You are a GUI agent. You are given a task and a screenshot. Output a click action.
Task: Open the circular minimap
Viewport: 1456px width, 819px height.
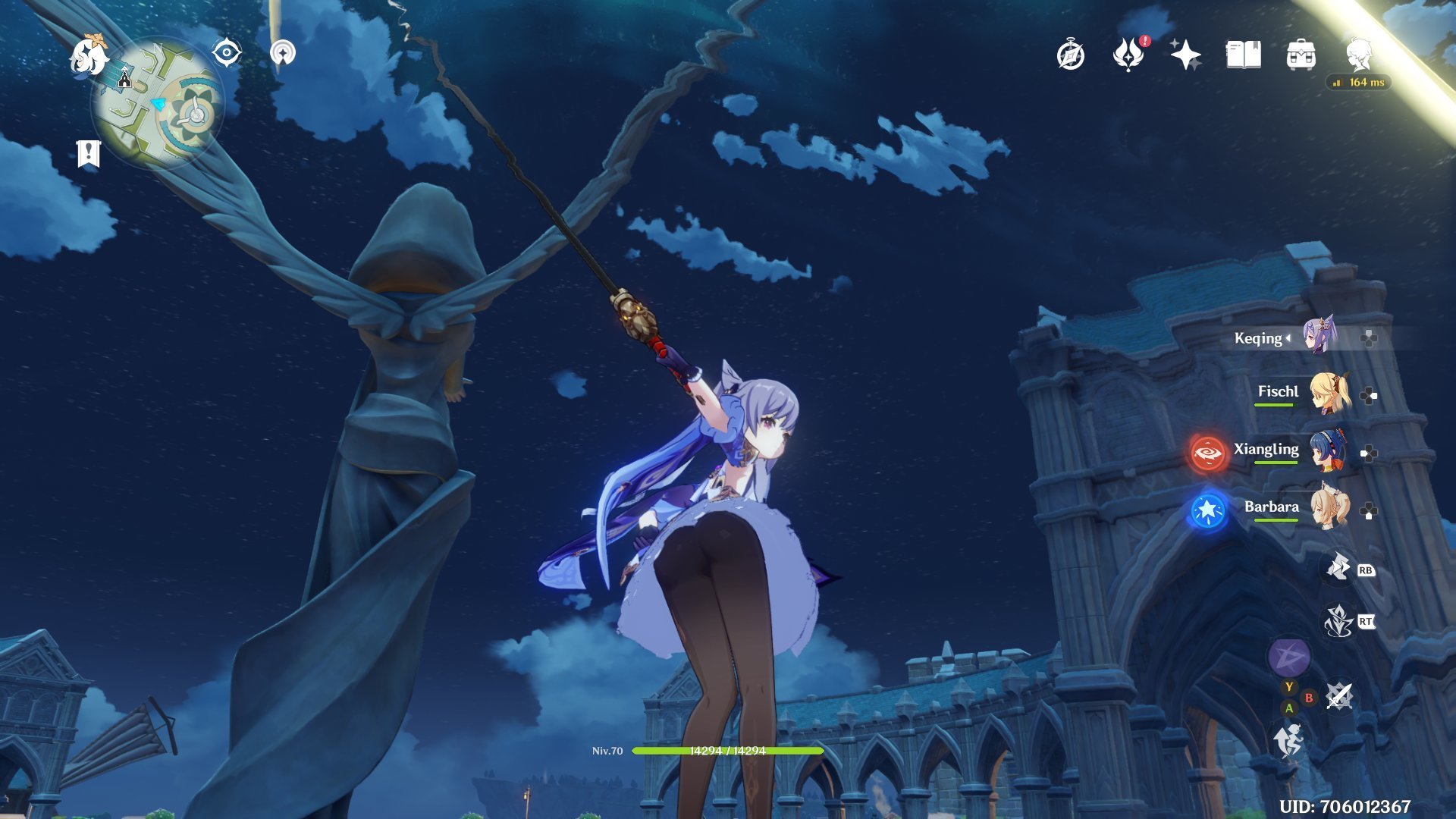pos(158,104)
